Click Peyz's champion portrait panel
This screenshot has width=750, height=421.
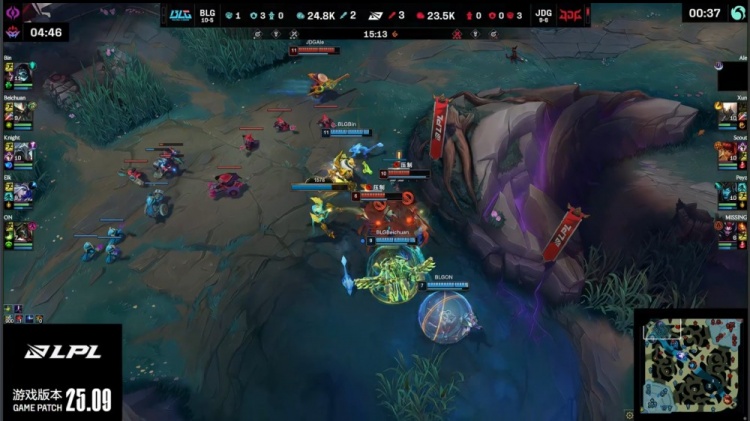[x=730, y=192]
